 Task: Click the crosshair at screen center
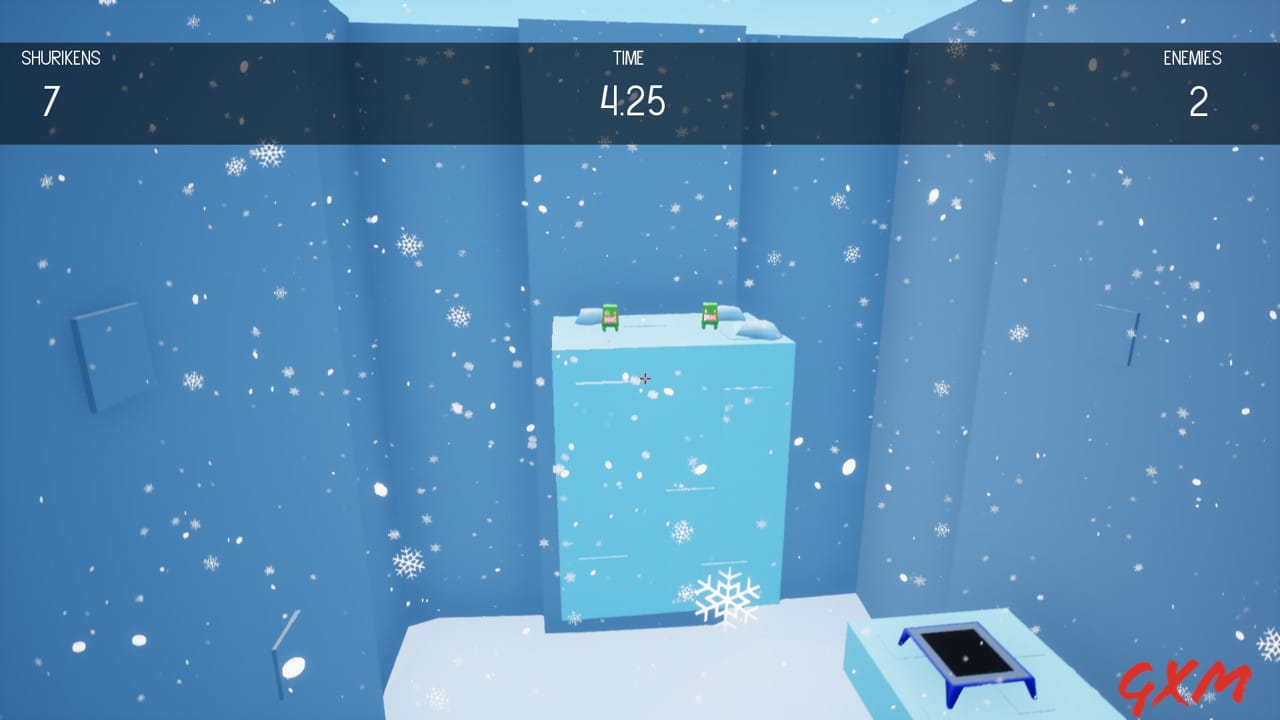[645, 378]
